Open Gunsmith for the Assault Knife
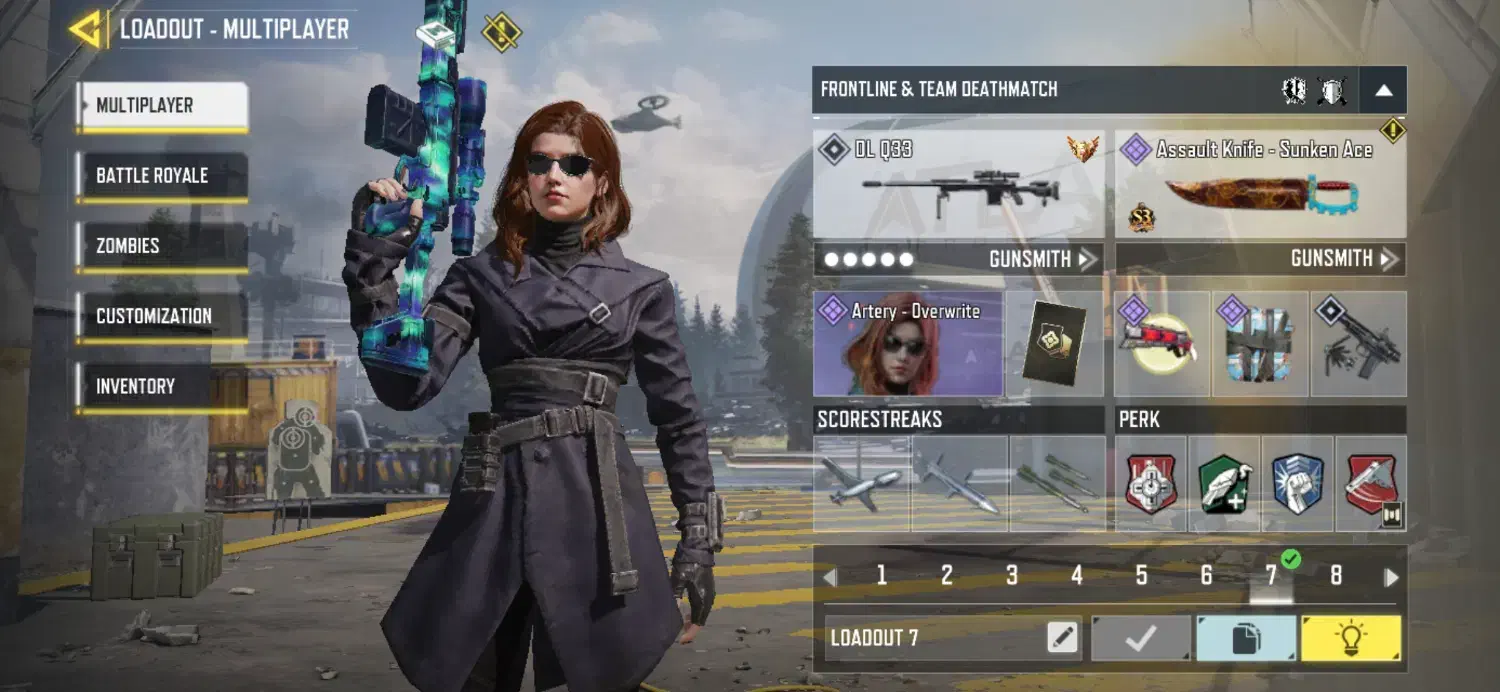The image size is (1500, 692). [x=1342, y=259]
